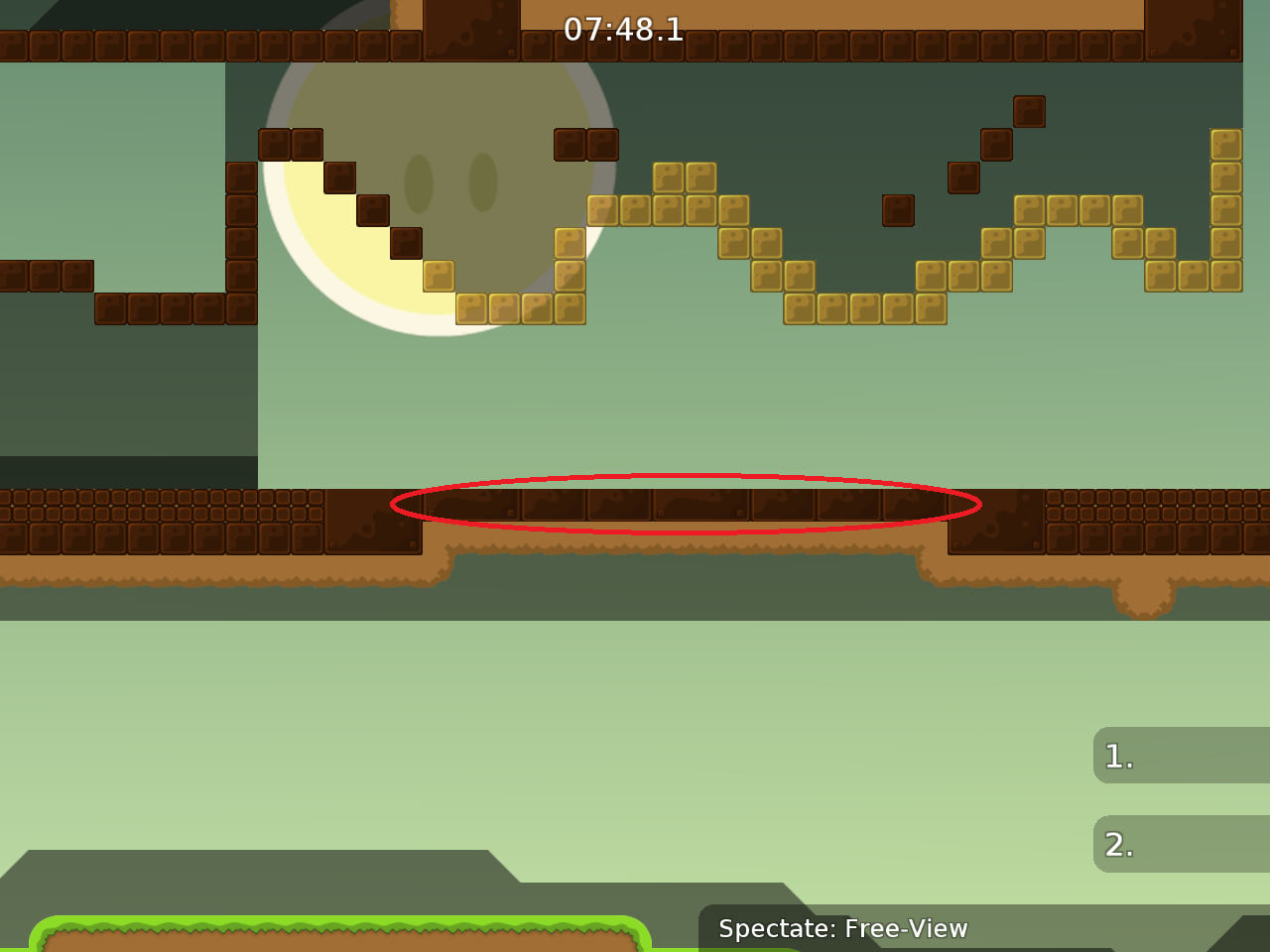Open the Spectate: Free-View option
The height and width of the screenshot is (952, 1270).
click(843, 929)
